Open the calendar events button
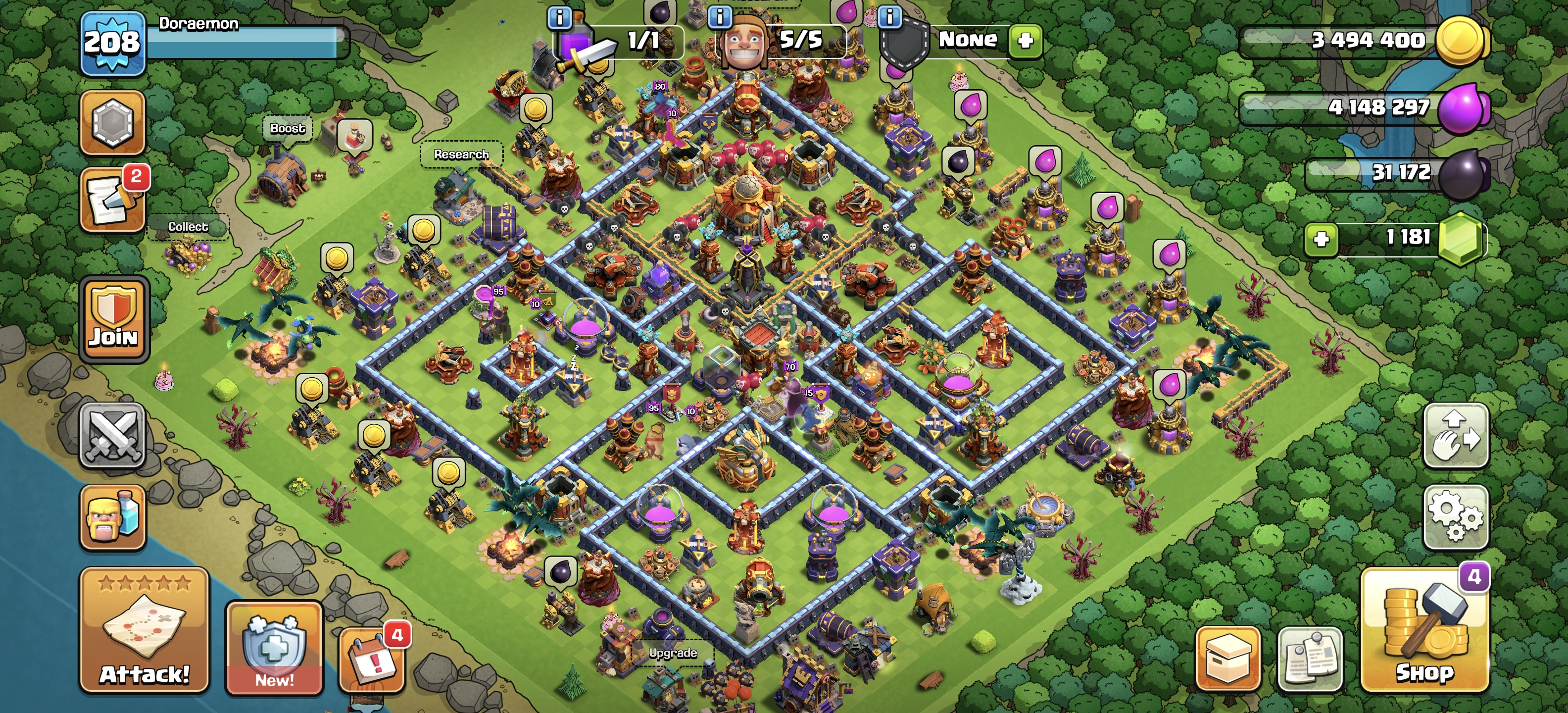The height and width of the screenshot is (713, 1568). click(372, 661)
